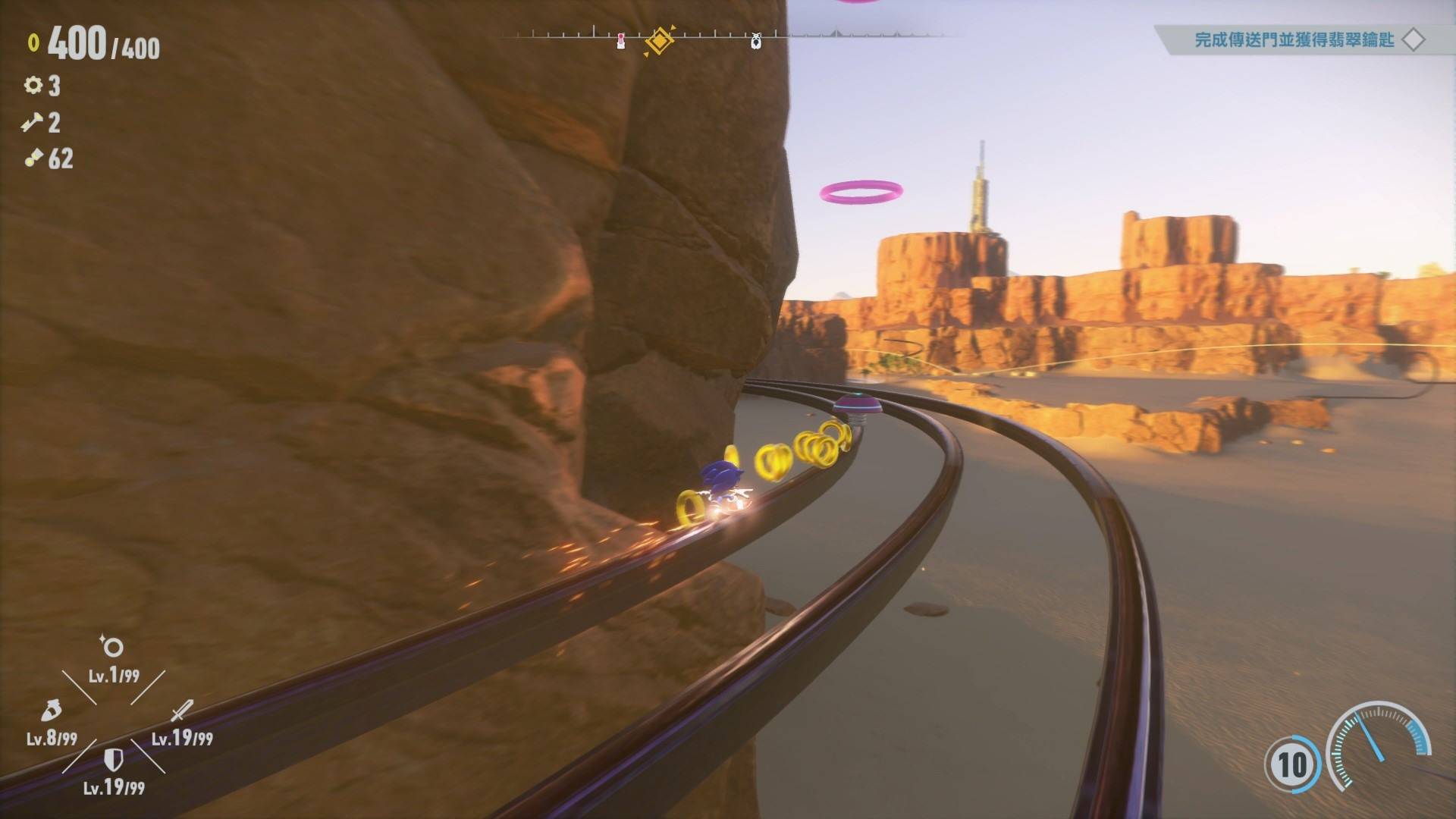Select the red and white compass marker

[621, 41]
